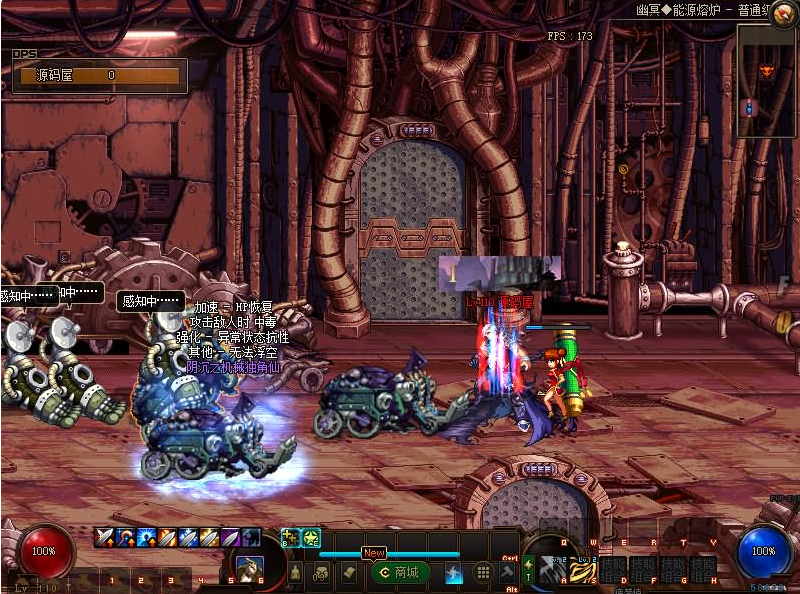The width and height of the screenshot is (800, 594).
Task: Activate the blue lightning skill icon
Action: pyautogui.click(x=454, y=573)
